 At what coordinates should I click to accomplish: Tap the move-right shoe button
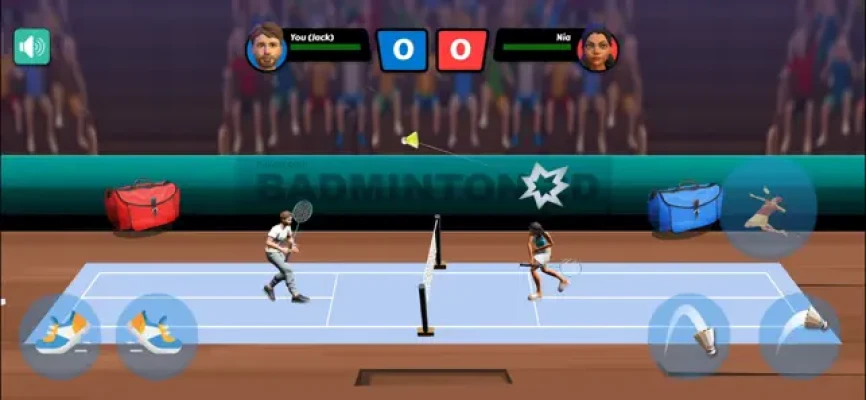click(x=156, y=334)
